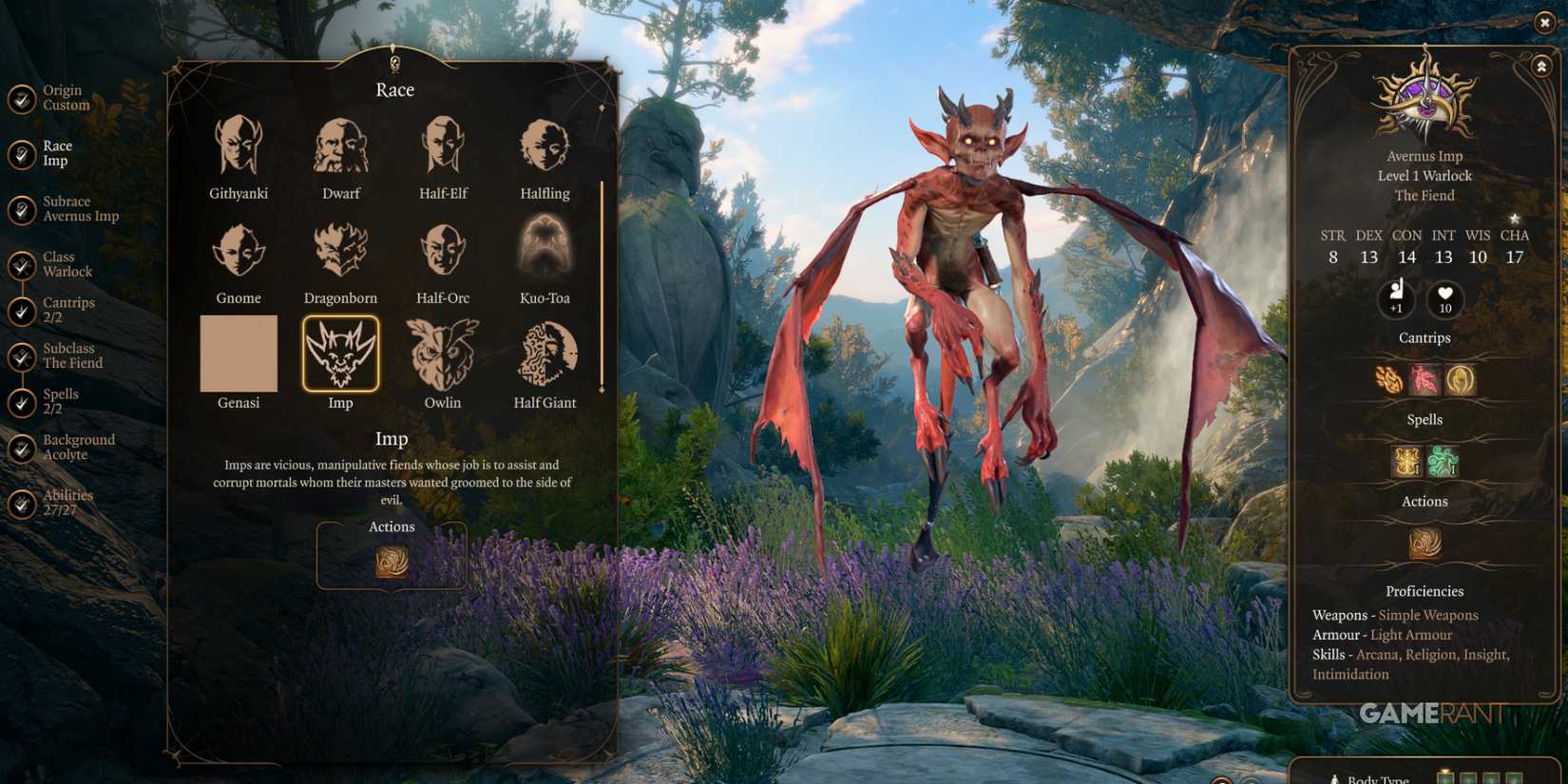Viewport: 1568px width, 784px height.
Task: Pick the Owlin race icon
Action: (443, 354)
